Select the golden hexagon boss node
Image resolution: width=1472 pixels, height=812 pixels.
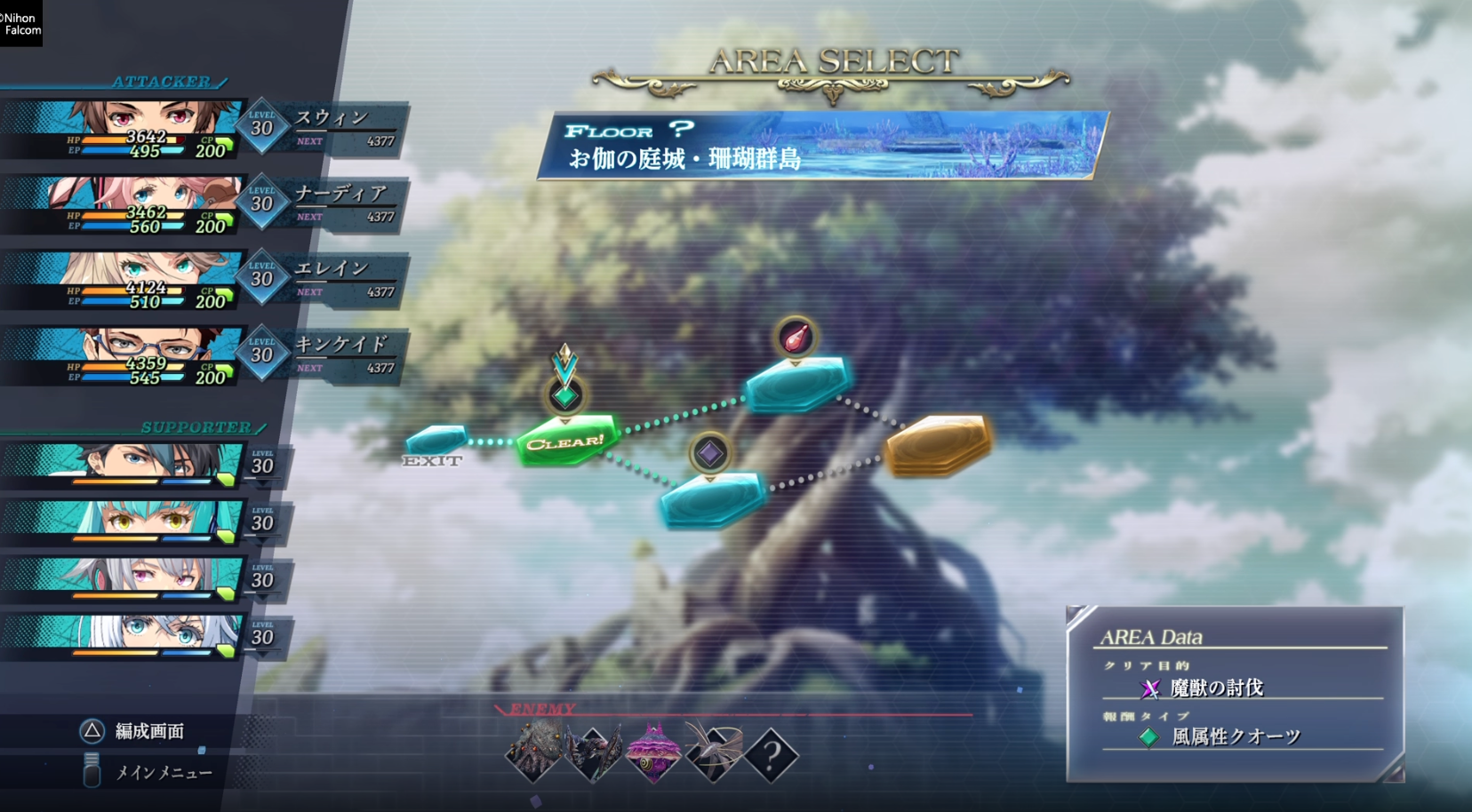pyautogui.click(x=938, y=444)
